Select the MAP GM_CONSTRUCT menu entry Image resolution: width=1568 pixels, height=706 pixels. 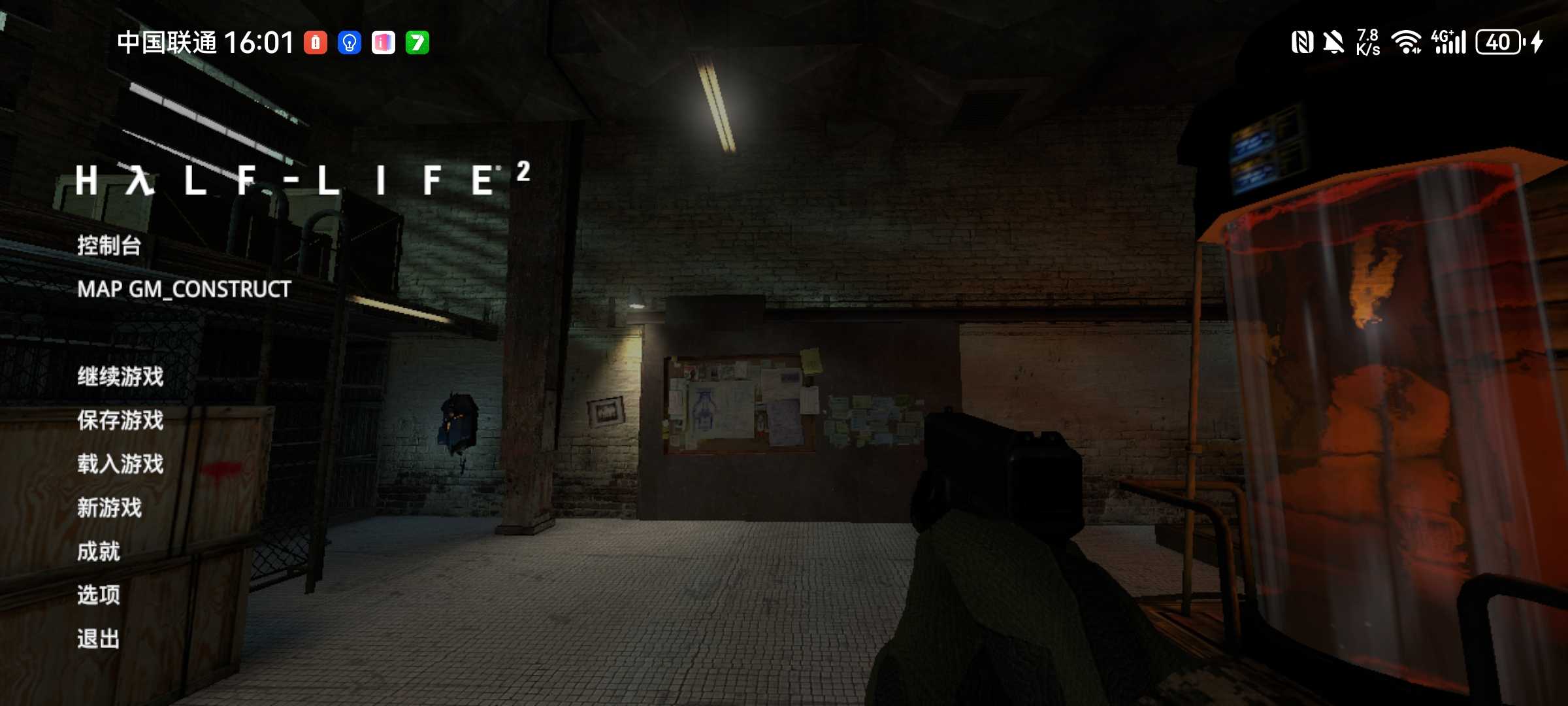[x=184, y=289]
